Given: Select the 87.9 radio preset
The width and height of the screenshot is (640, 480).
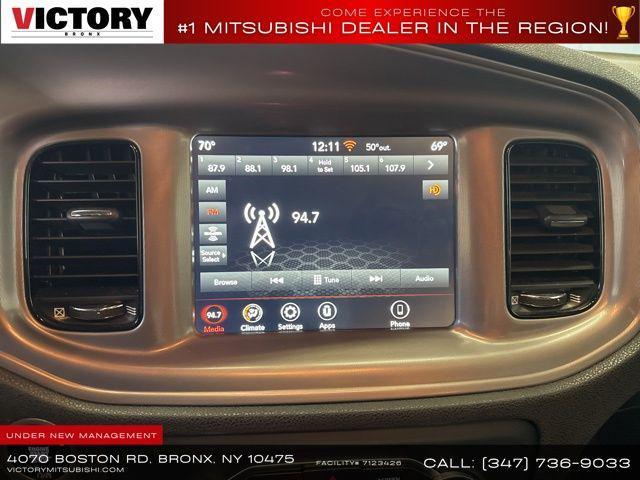Looking at the screenshot, I should [217, 166].
